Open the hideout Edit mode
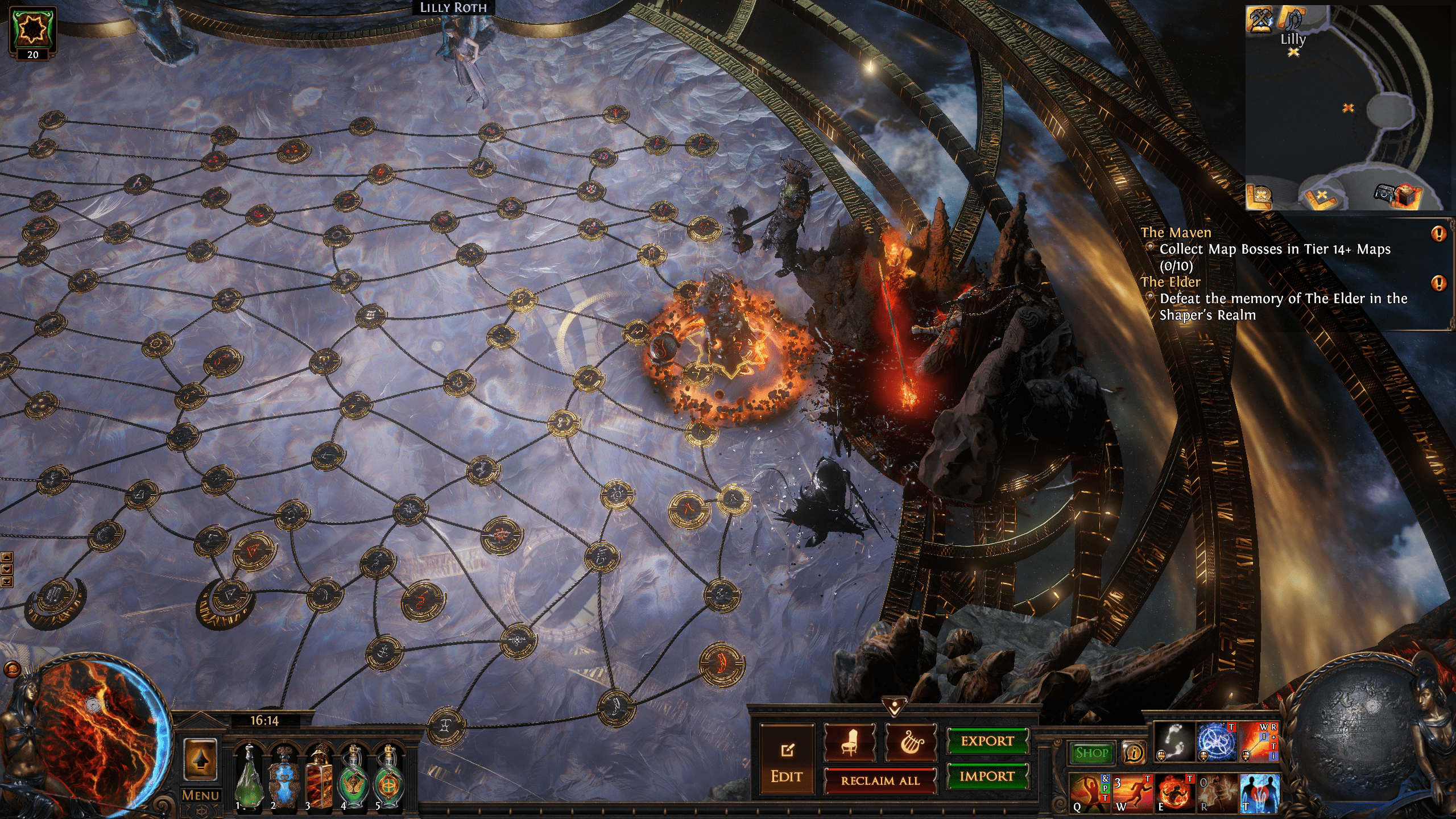Screen dimensions: 1456x819 pyautogui.click(x=787, y=760)
